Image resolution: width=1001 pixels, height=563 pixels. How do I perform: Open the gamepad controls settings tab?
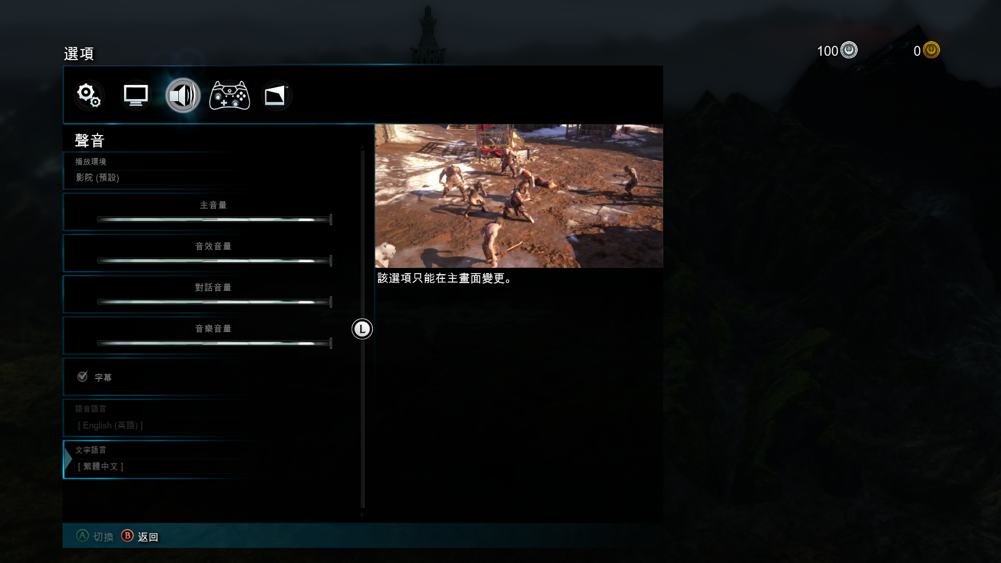click(x=229, y=95)
